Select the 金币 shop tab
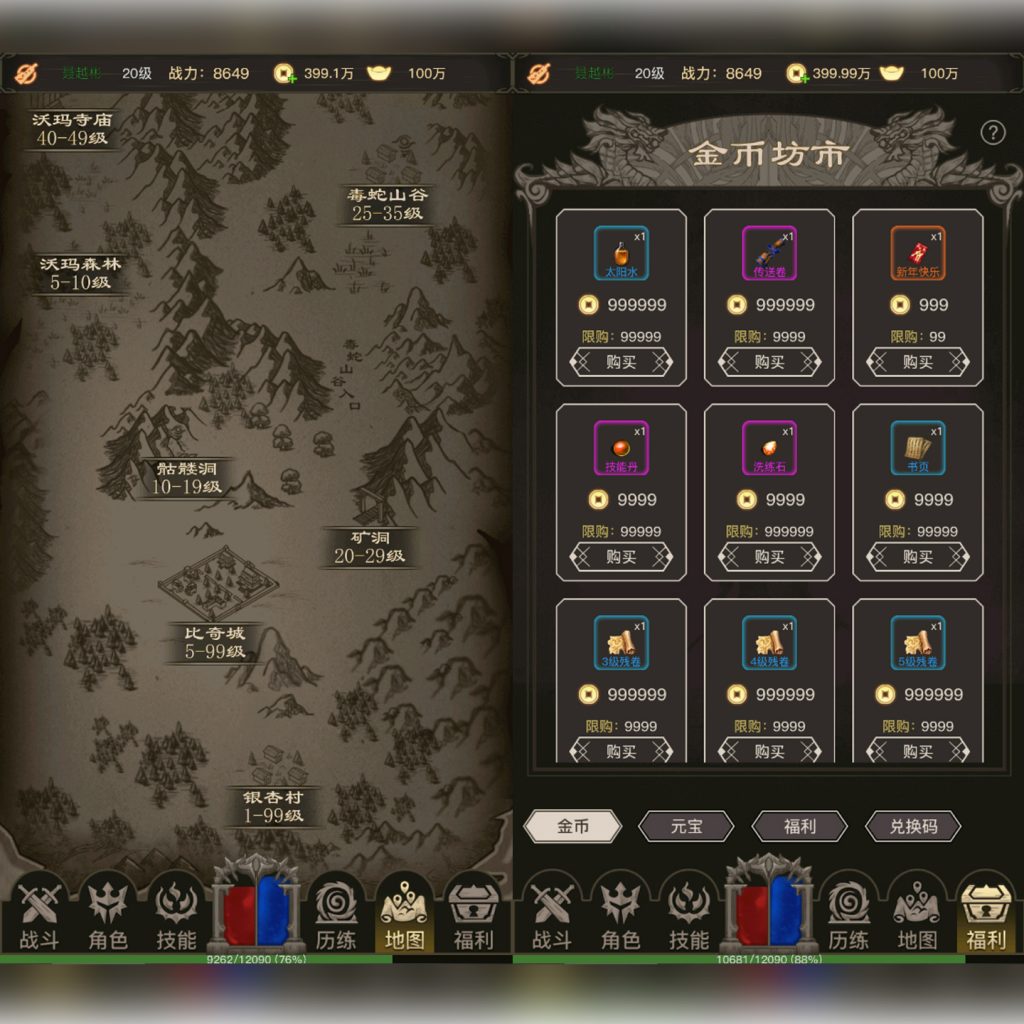The image size is (1024, 1024). click(x=573, y=826)
